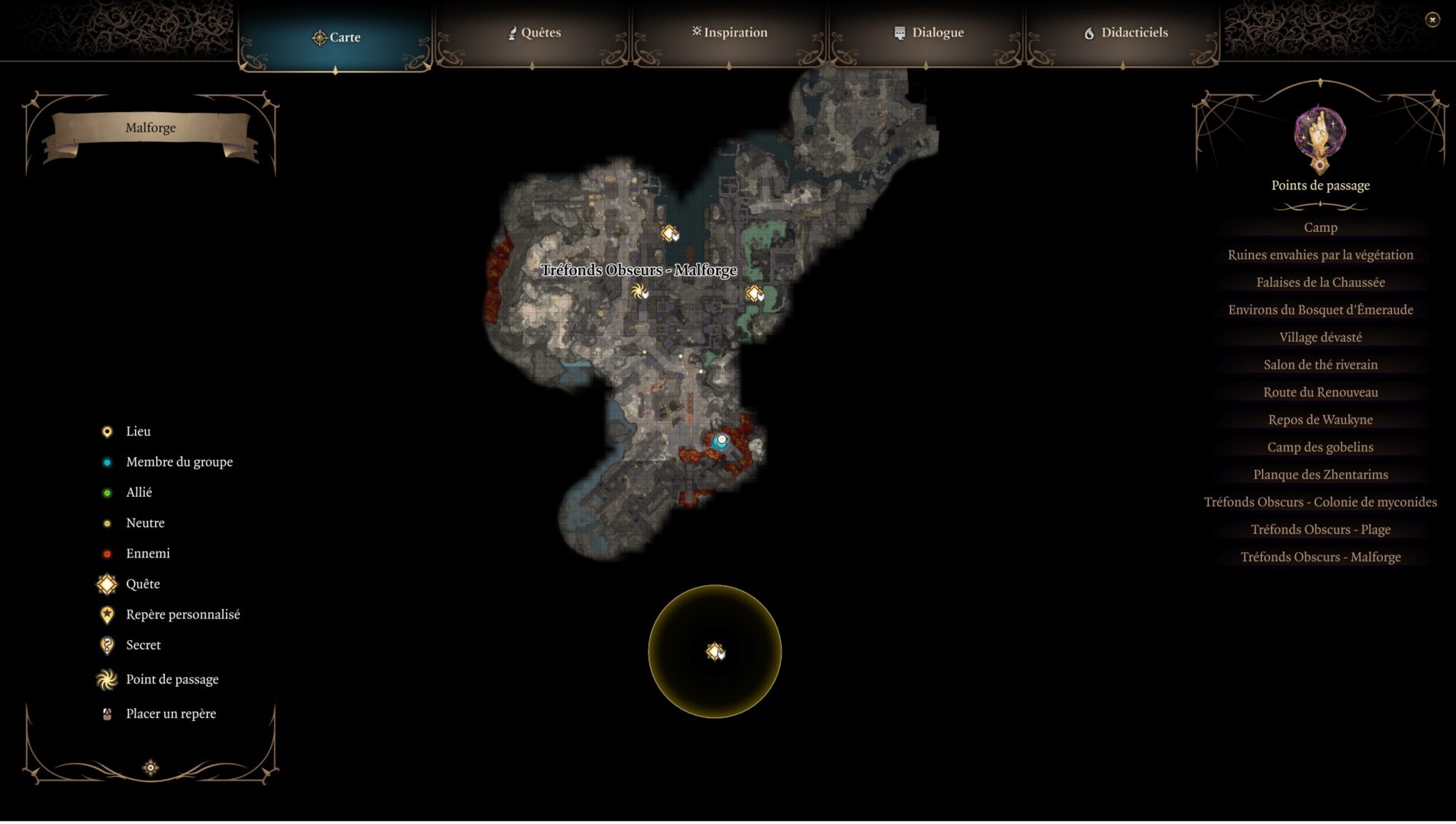Travel to Village dévasté

[1320, 337]
